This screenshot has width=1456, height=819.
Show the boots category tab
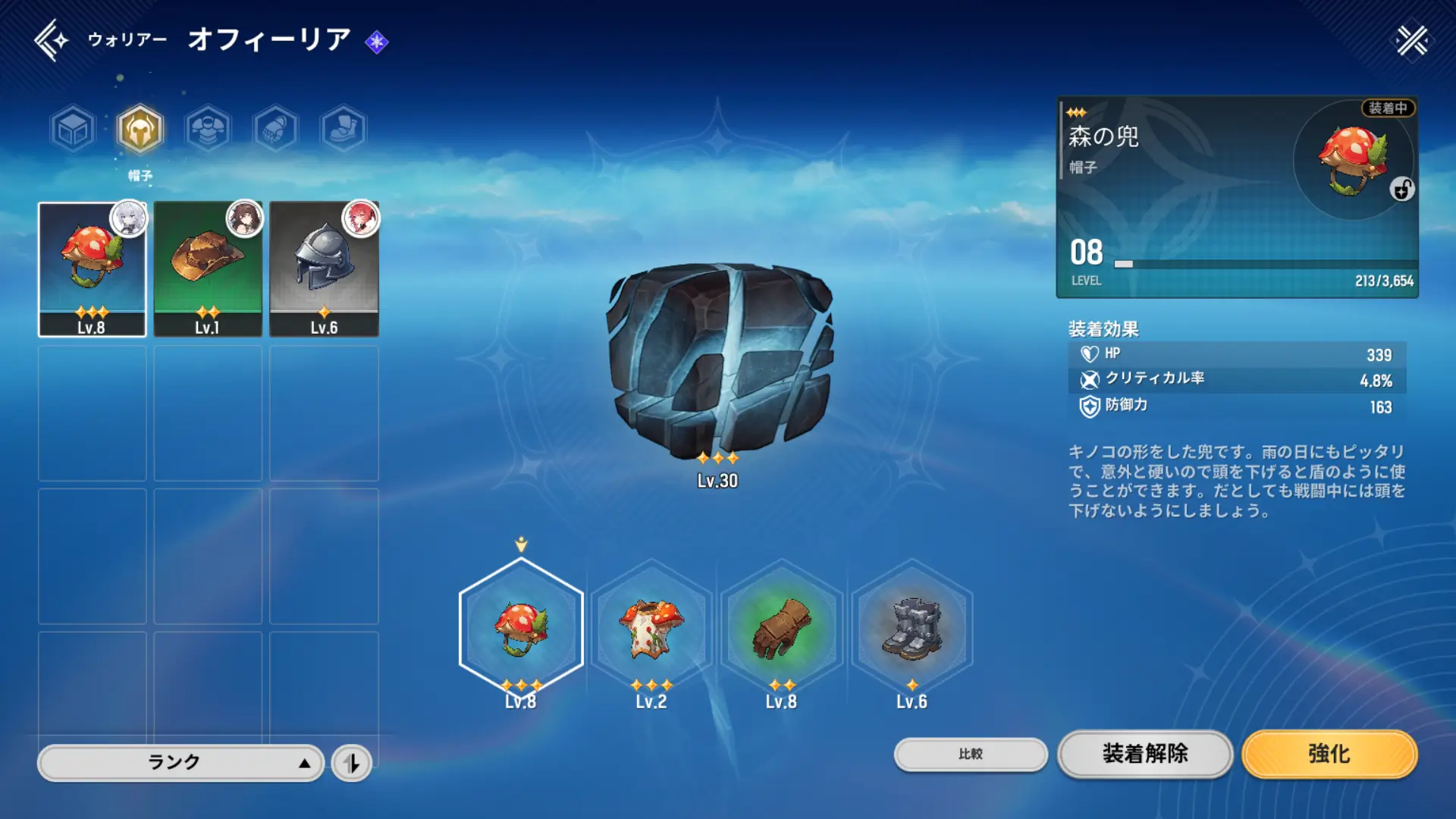pyautogui.click(x=344, y=129)
